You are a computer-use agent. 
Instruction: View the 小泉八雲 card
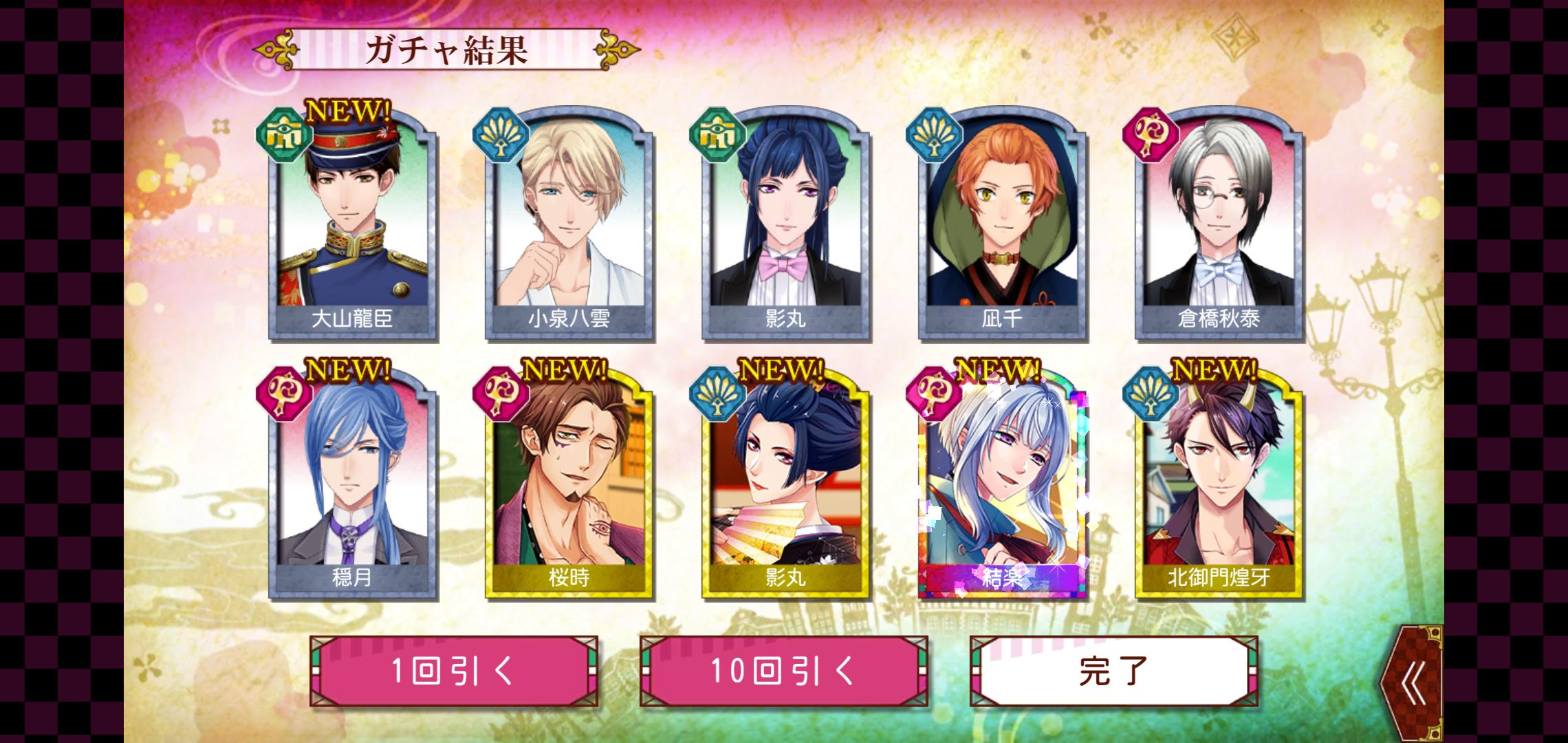(569, 227)
